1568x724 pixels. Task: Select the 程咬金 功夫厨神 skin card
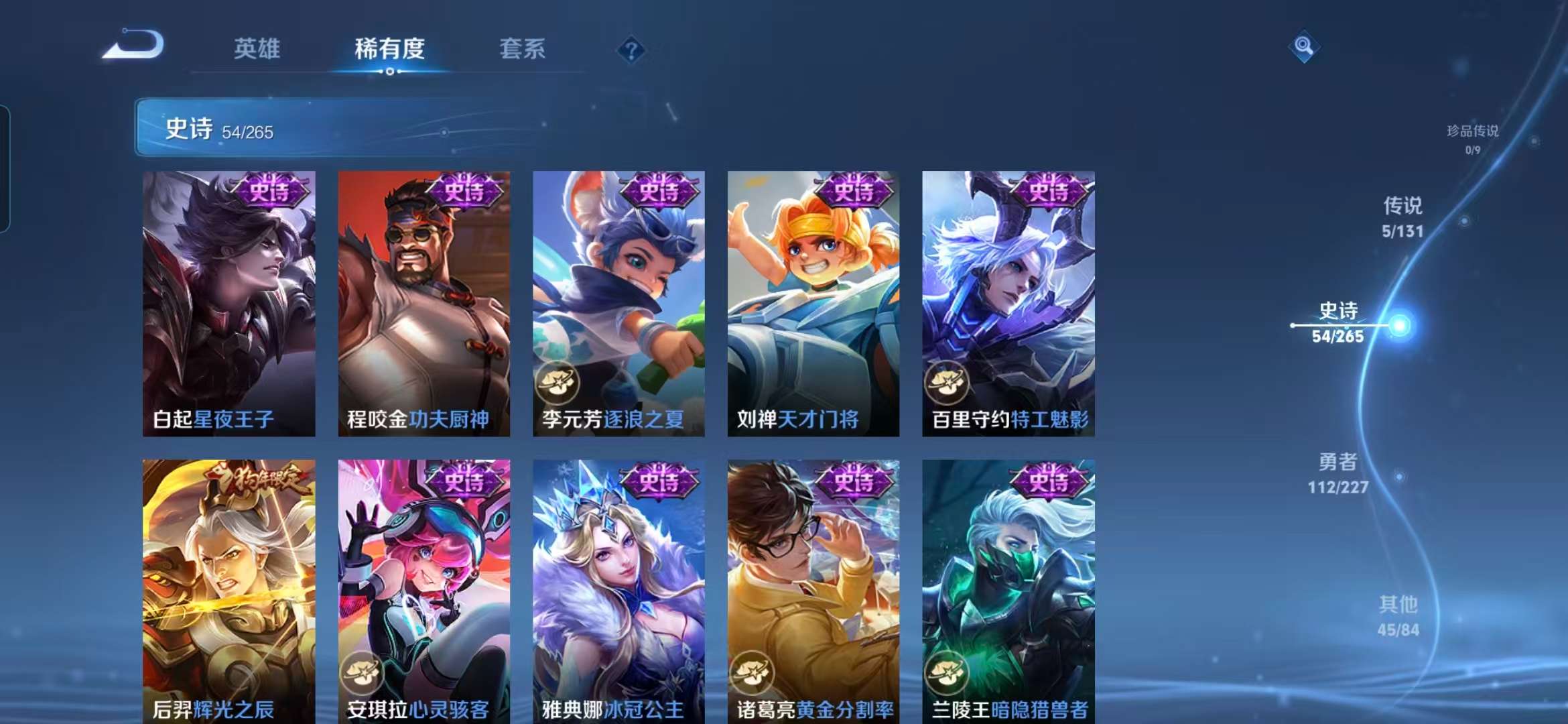tap(423, 303)
